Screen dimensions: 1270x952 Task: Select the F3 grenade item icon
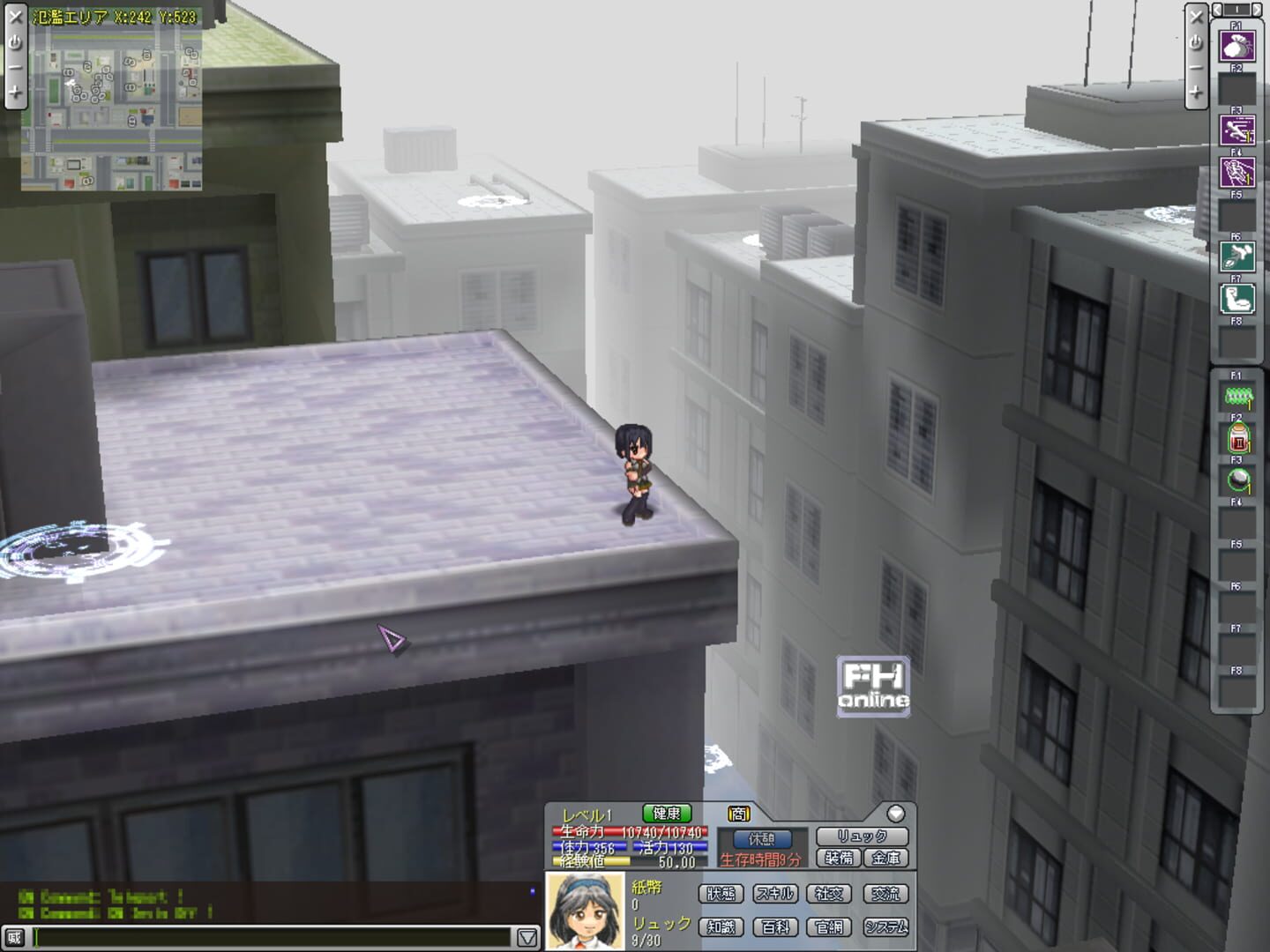1238,480
